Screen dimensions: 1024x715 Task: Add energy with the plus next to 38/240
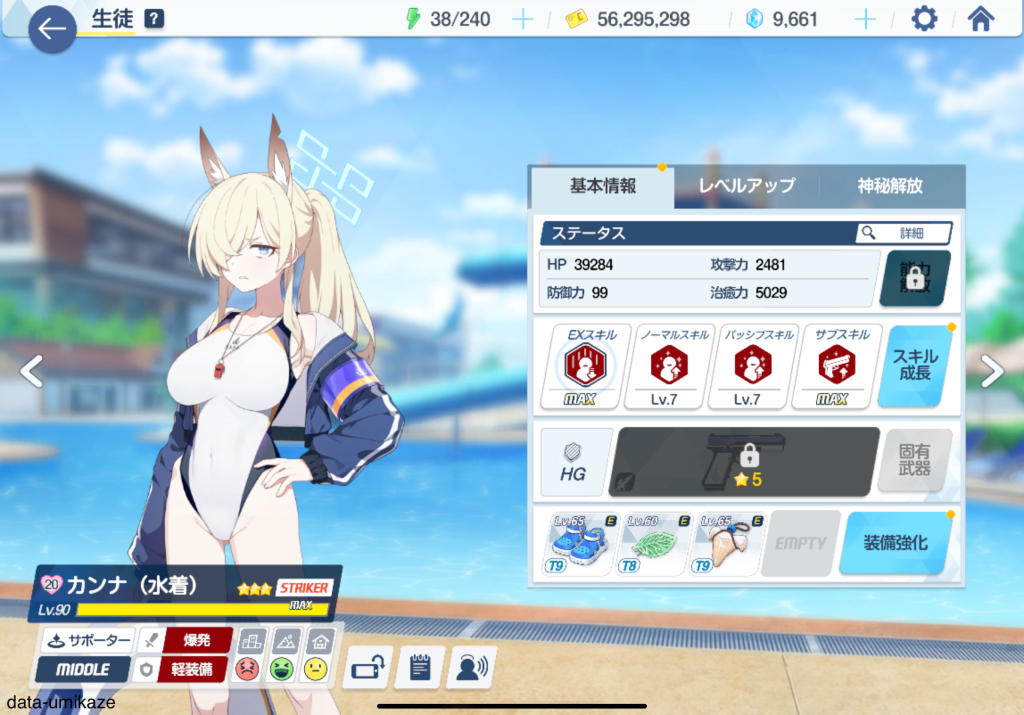[x=522, y=19]
